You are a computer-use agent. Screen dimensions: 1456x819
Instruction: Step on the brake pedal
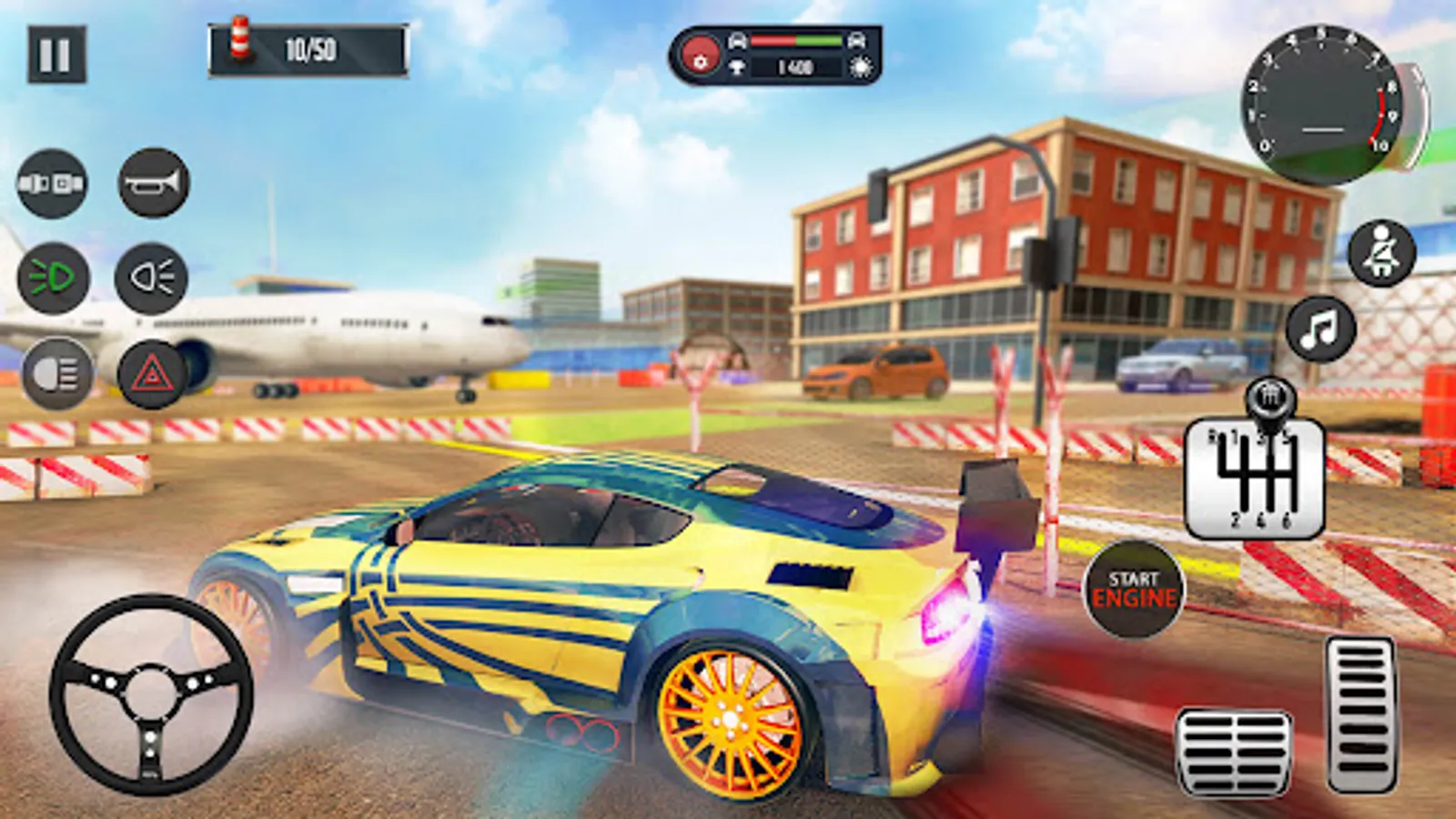click(1234, 753)
